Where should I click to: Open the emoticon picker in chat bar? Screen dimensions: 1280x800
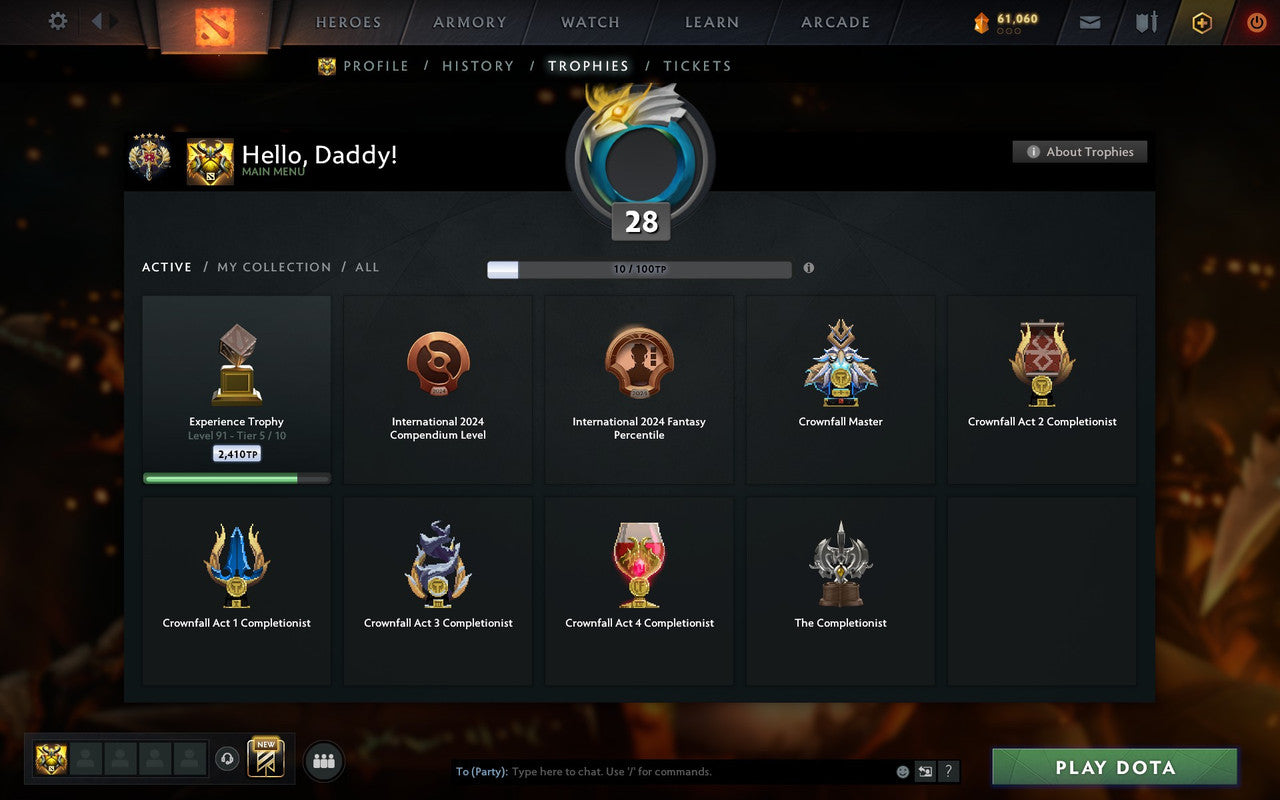pos(900,771)
